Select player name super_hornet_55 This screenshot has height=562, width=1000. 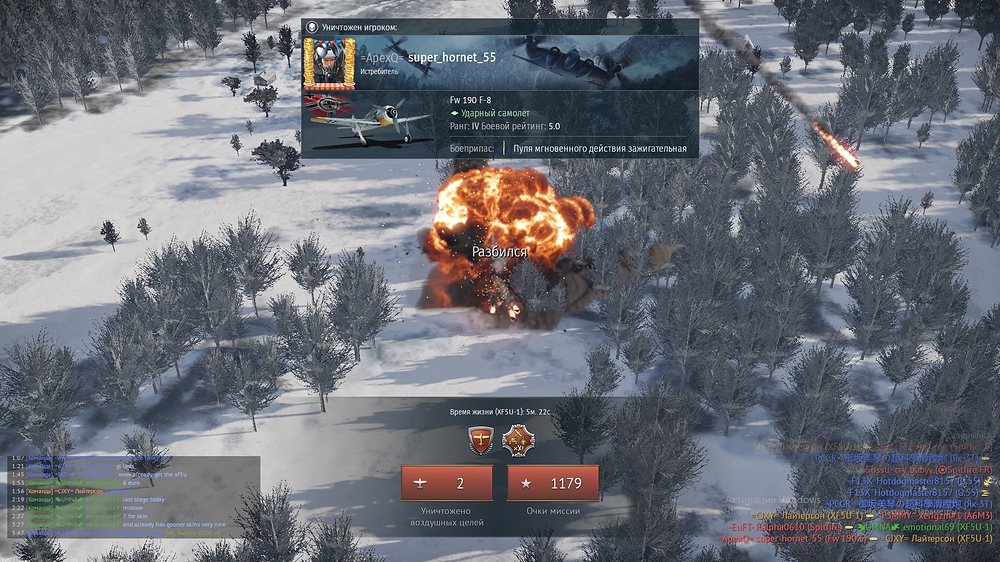tap(452, 58)
